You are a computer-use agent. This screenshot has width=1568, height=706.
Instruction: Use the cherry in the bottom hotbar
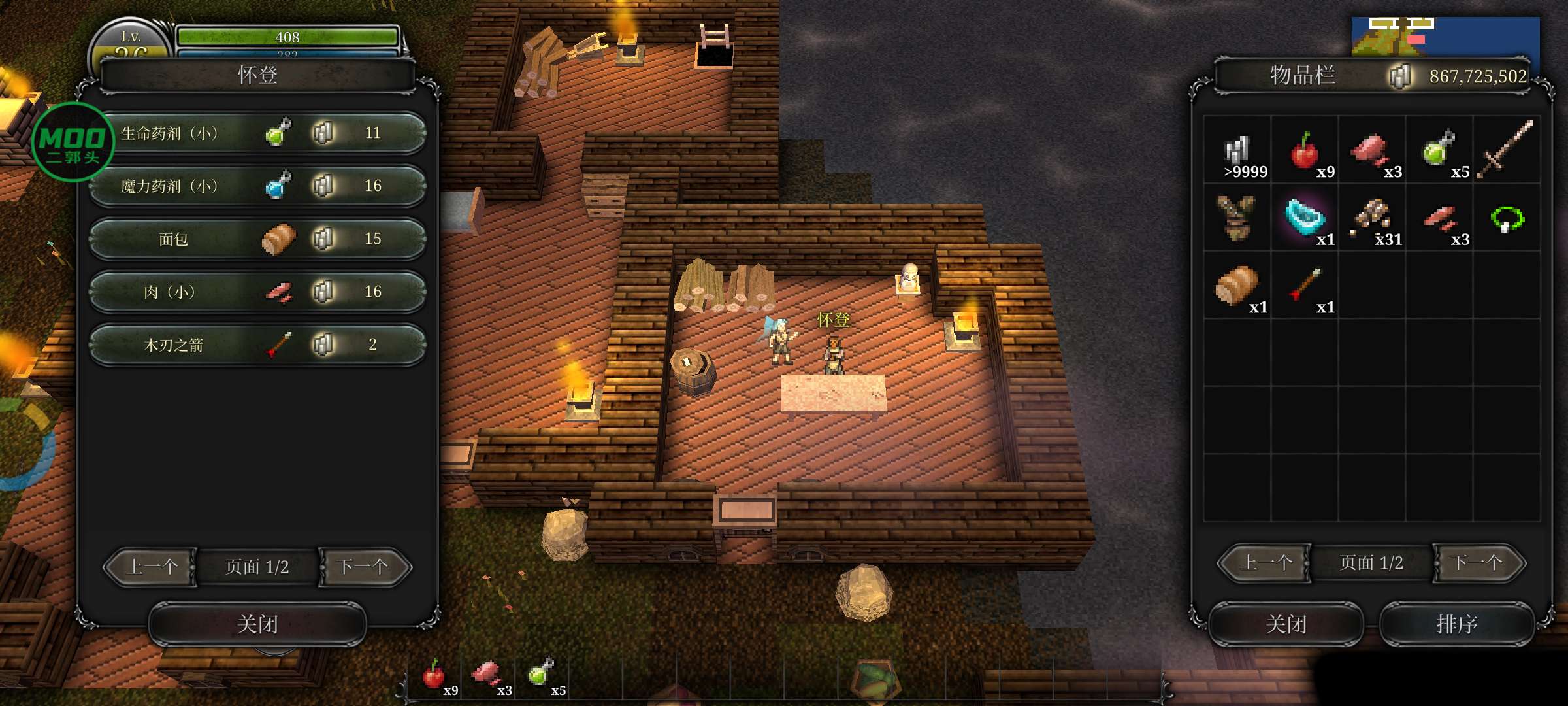[x=434, y=675]
